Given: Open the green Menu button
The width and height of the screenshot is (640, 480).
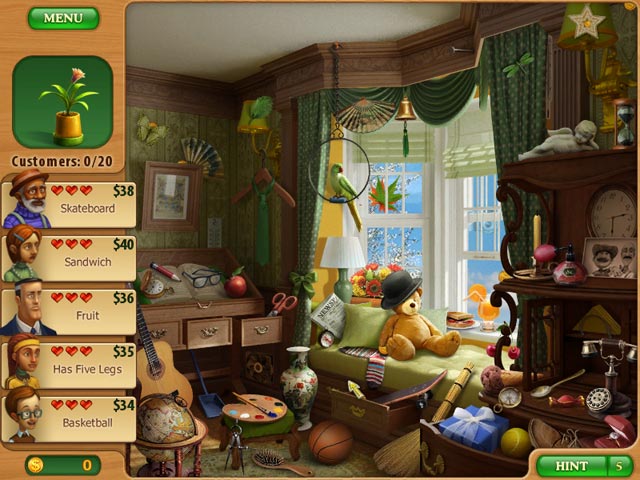Looking at the screenshot, I should coord(63,18).
